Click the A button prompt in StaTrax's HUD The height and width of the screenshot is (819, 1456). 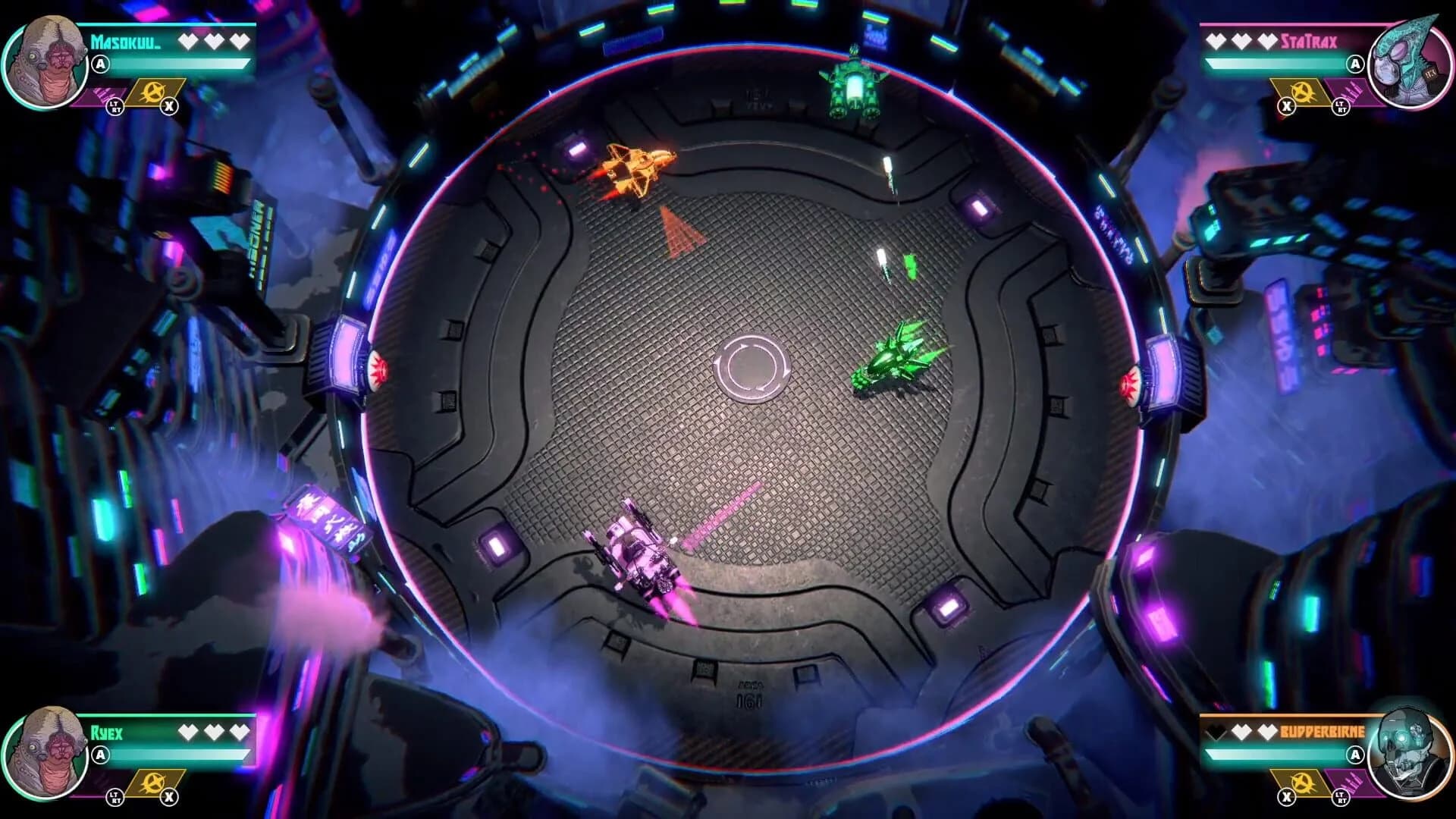pyautogui.click(x=1357, y=64)
